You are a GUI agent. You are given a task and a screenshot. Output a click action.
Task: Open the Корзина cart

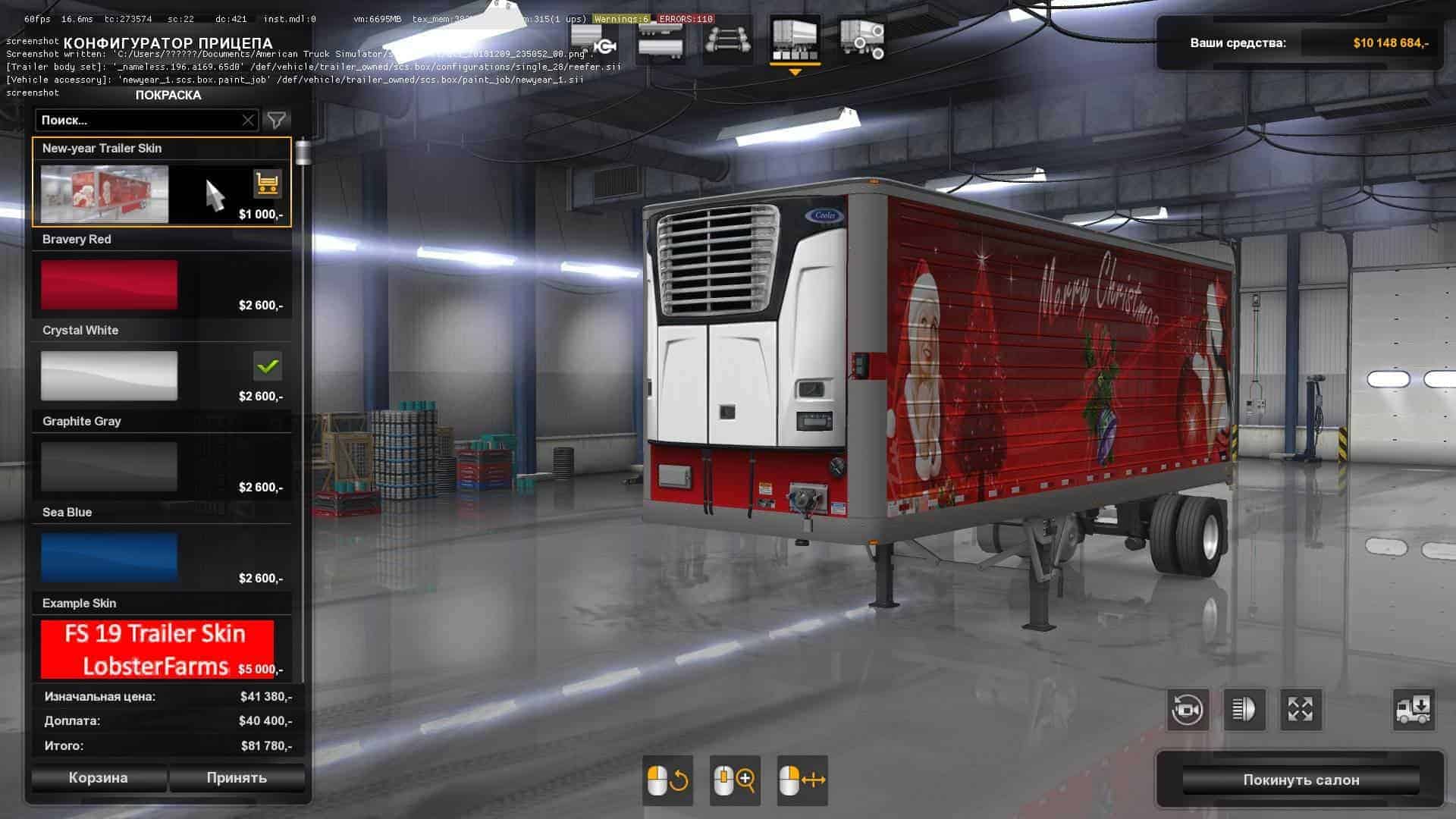click(x=99, y=778)
